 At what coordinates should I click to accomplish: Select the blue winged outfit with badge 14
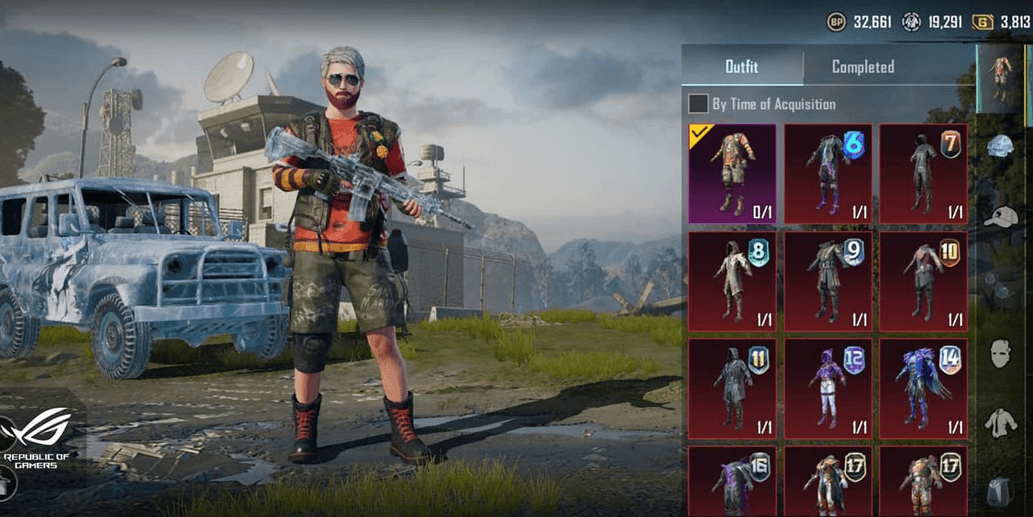pyautogui.click(x=923, y=388)
